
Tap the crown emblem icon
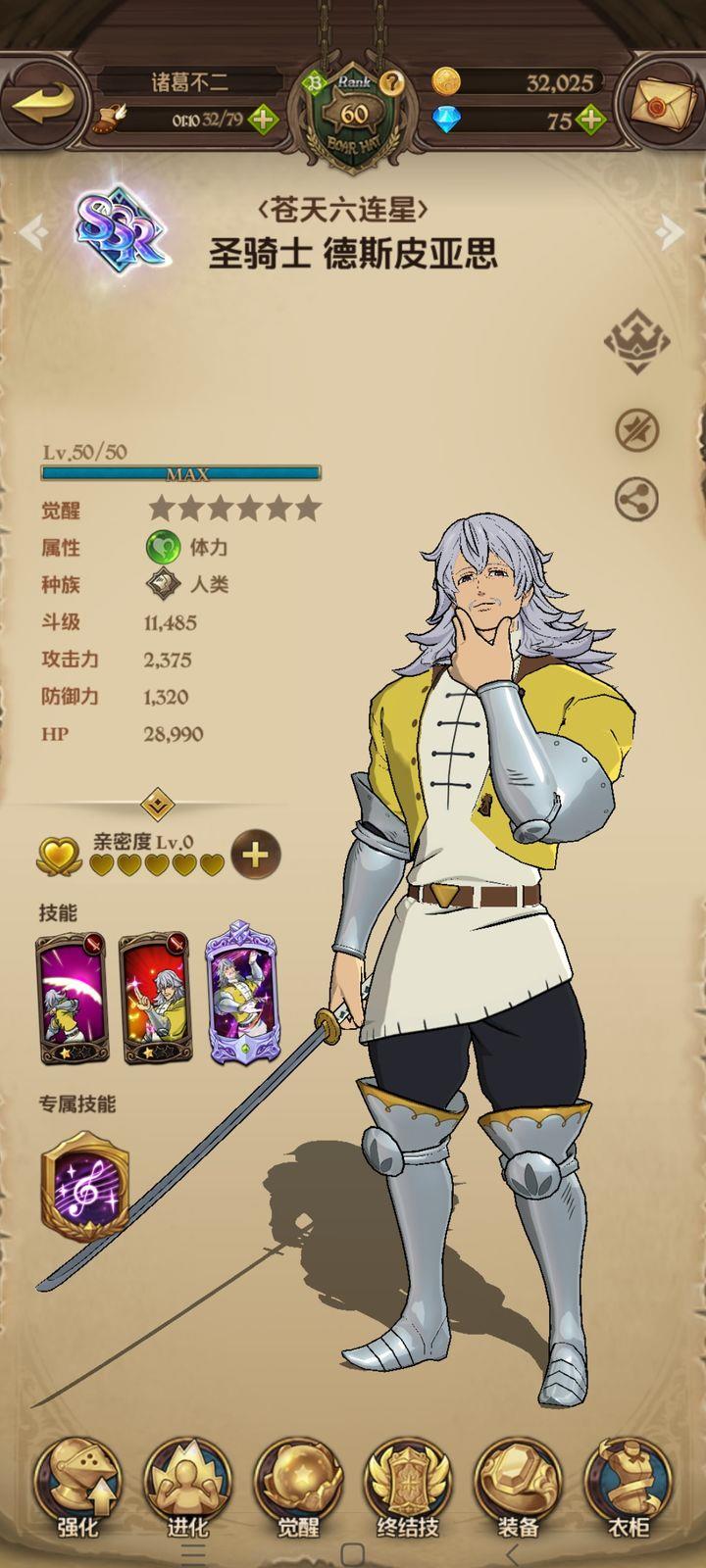pos(636,340)
